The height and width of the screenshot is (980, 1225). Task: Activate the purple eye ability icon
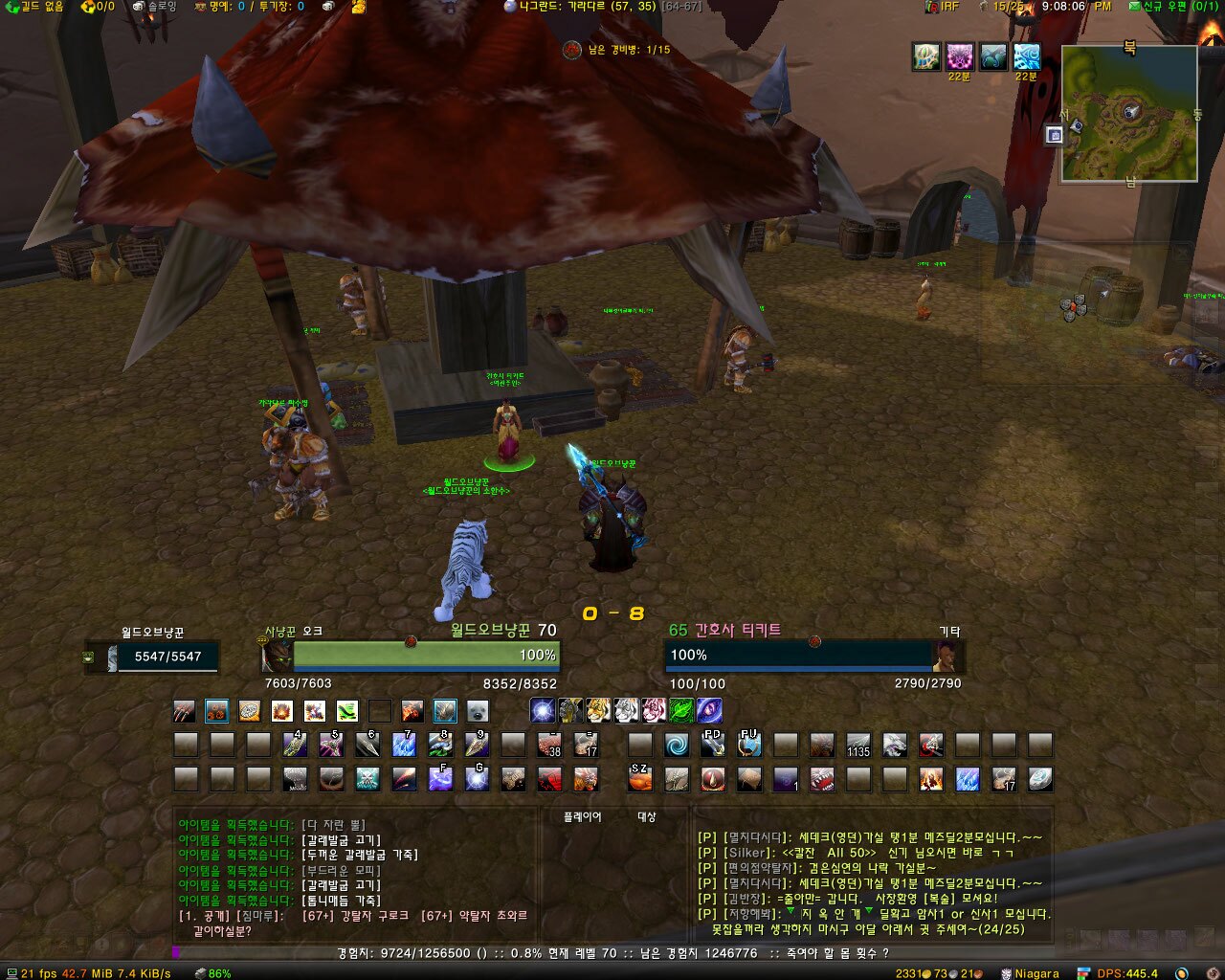point(709,710)
